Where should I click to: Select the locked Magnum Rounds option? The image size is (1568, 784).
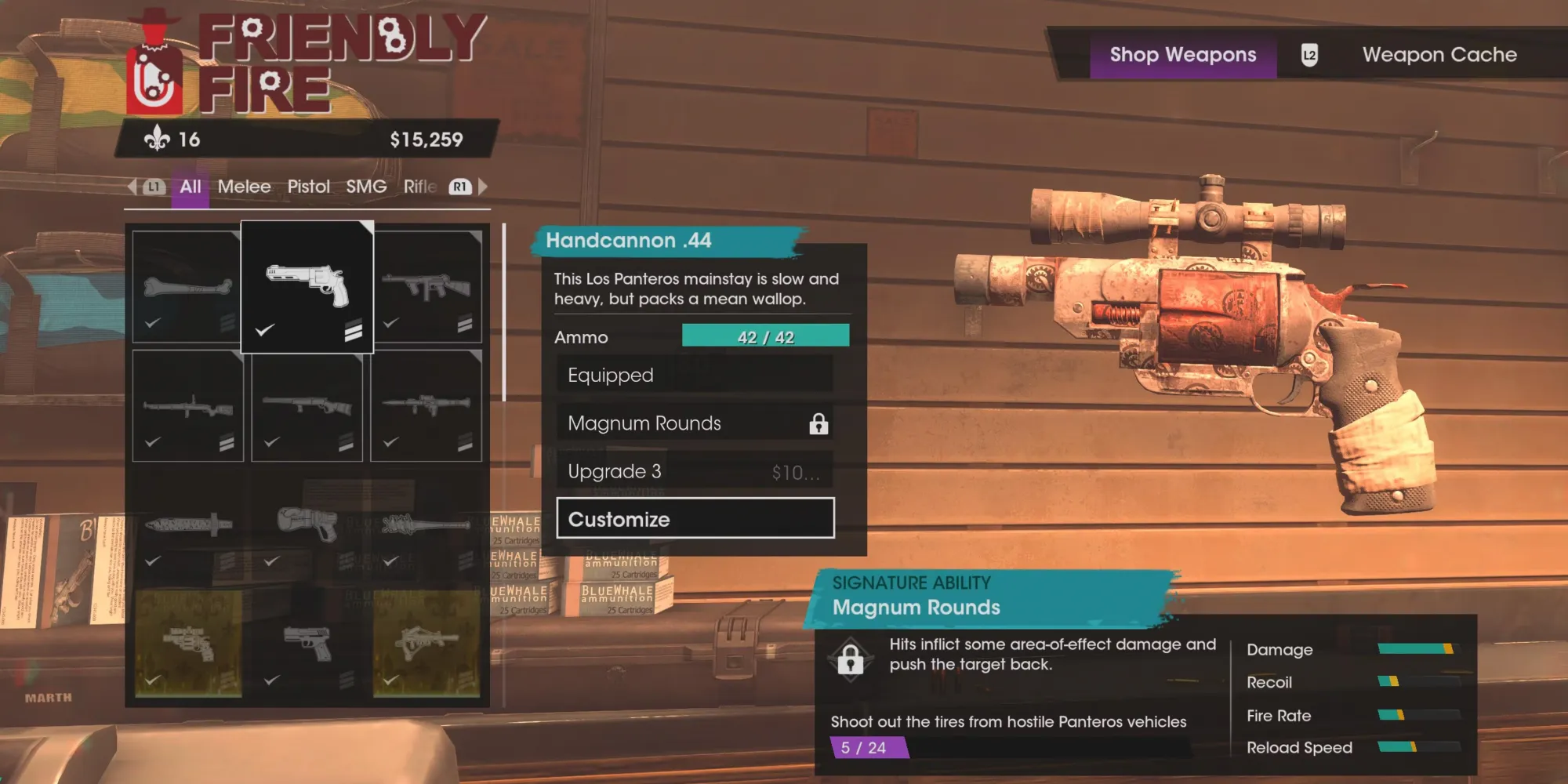[695, 423]
